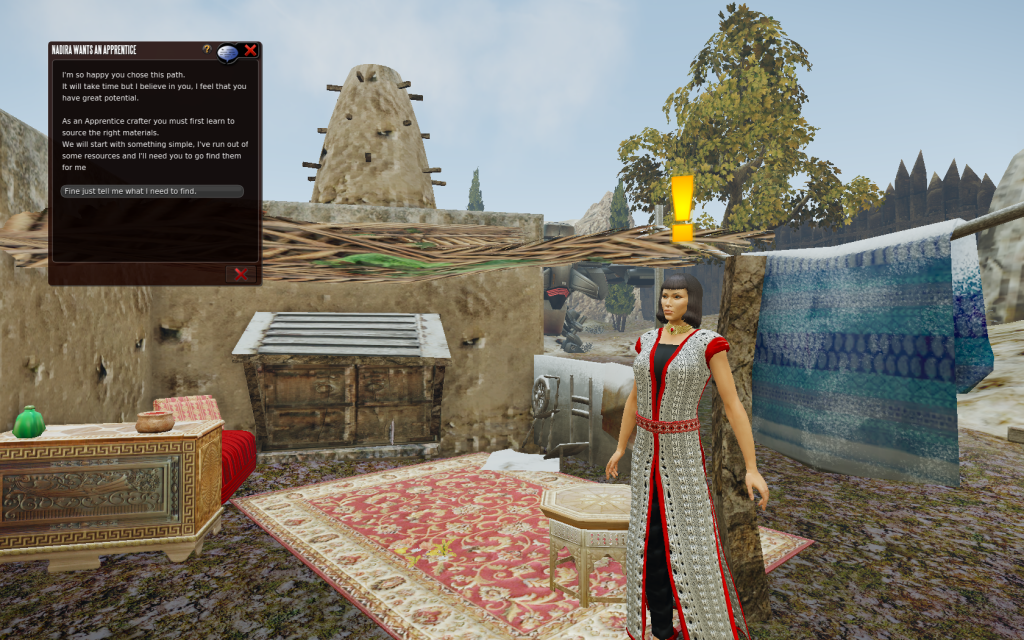Screen dimensions: 1024x640
Task: Open help via the yellow question mark icon
Action: tap(207, 49)
